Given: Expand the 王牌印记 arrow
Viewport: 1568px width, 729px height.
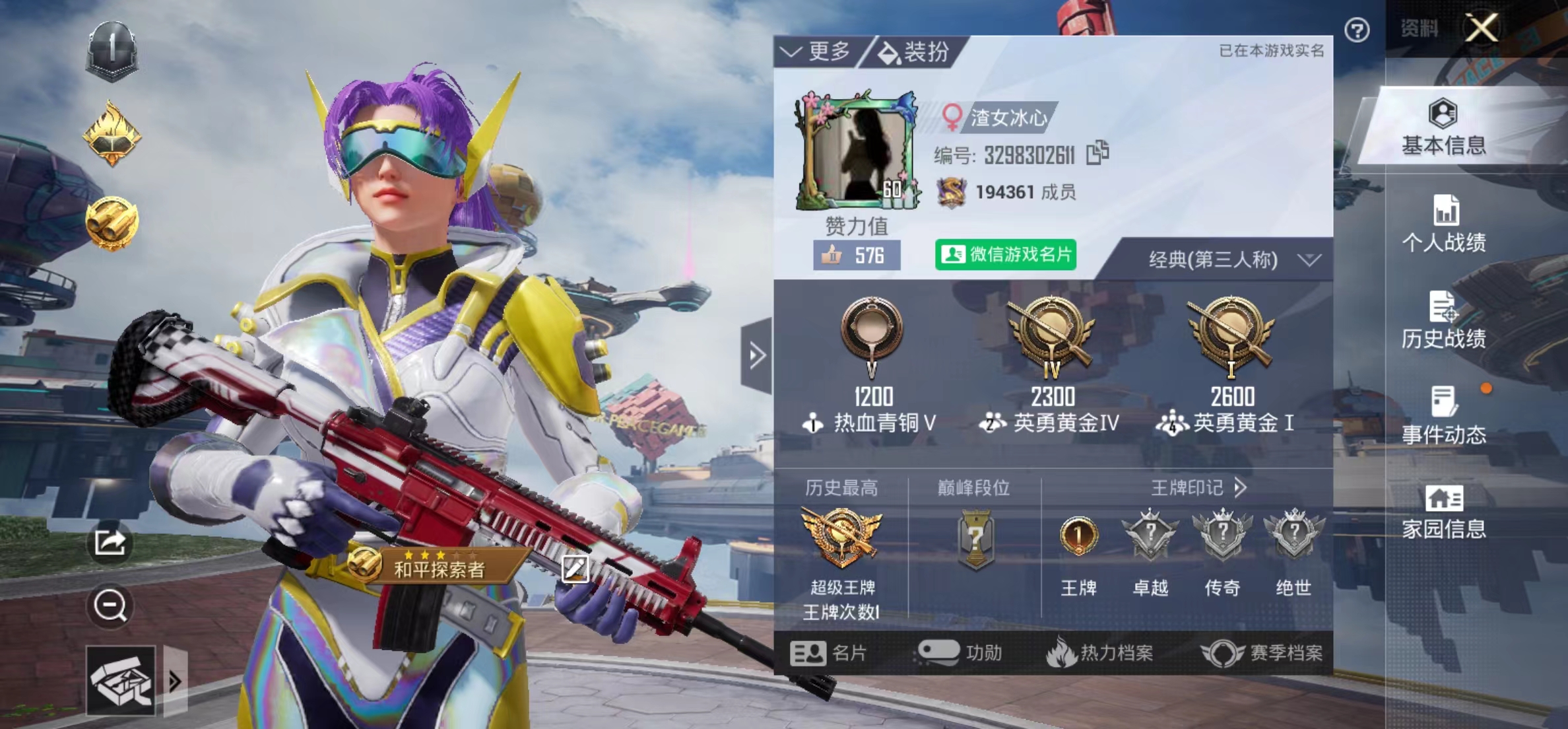Looking at the screenshot, I should (1241, 488).
